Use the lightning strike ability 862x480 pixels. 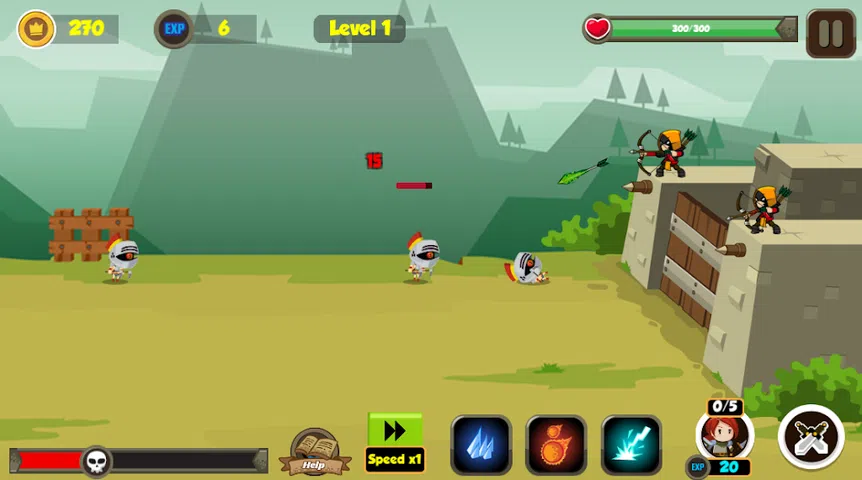[631, 445]
